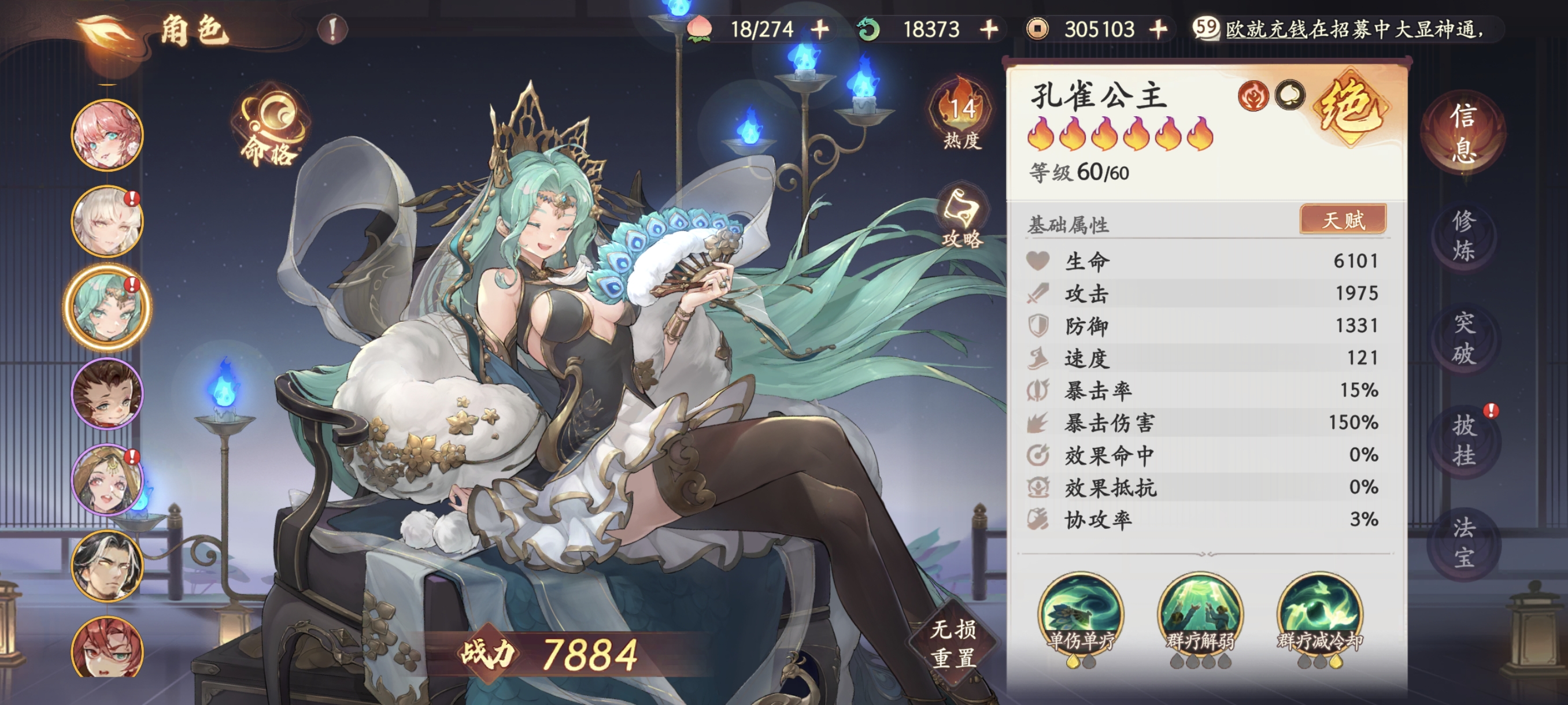View the 群疗解弱 skill icon
This screenshot has height=705, width=1568.
1200,614
